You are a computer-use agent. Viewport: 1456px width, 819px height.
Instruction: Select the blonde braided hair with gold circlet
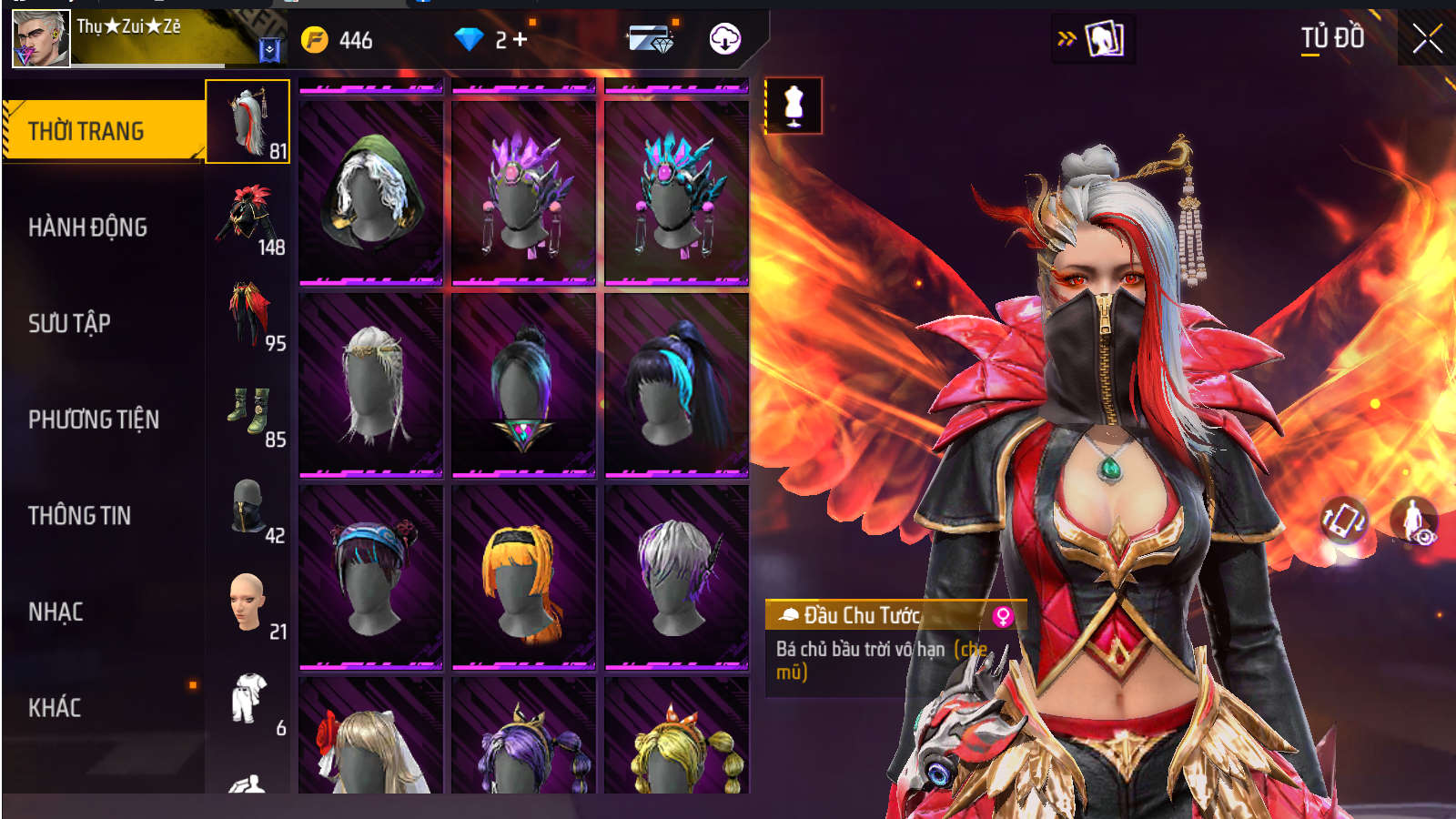(371, 384)
